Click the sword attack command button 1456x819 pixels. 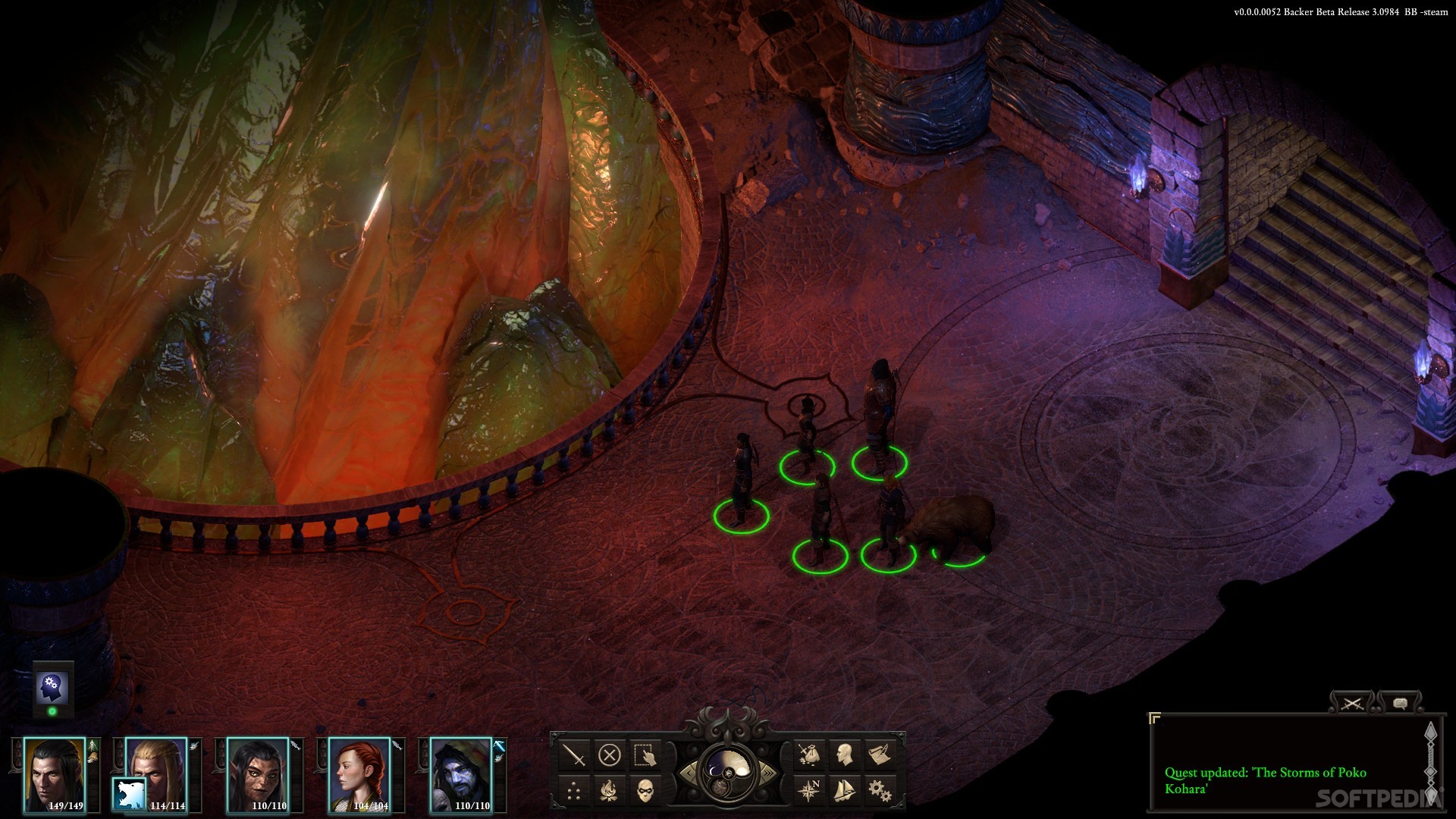[x=575, y=755]
